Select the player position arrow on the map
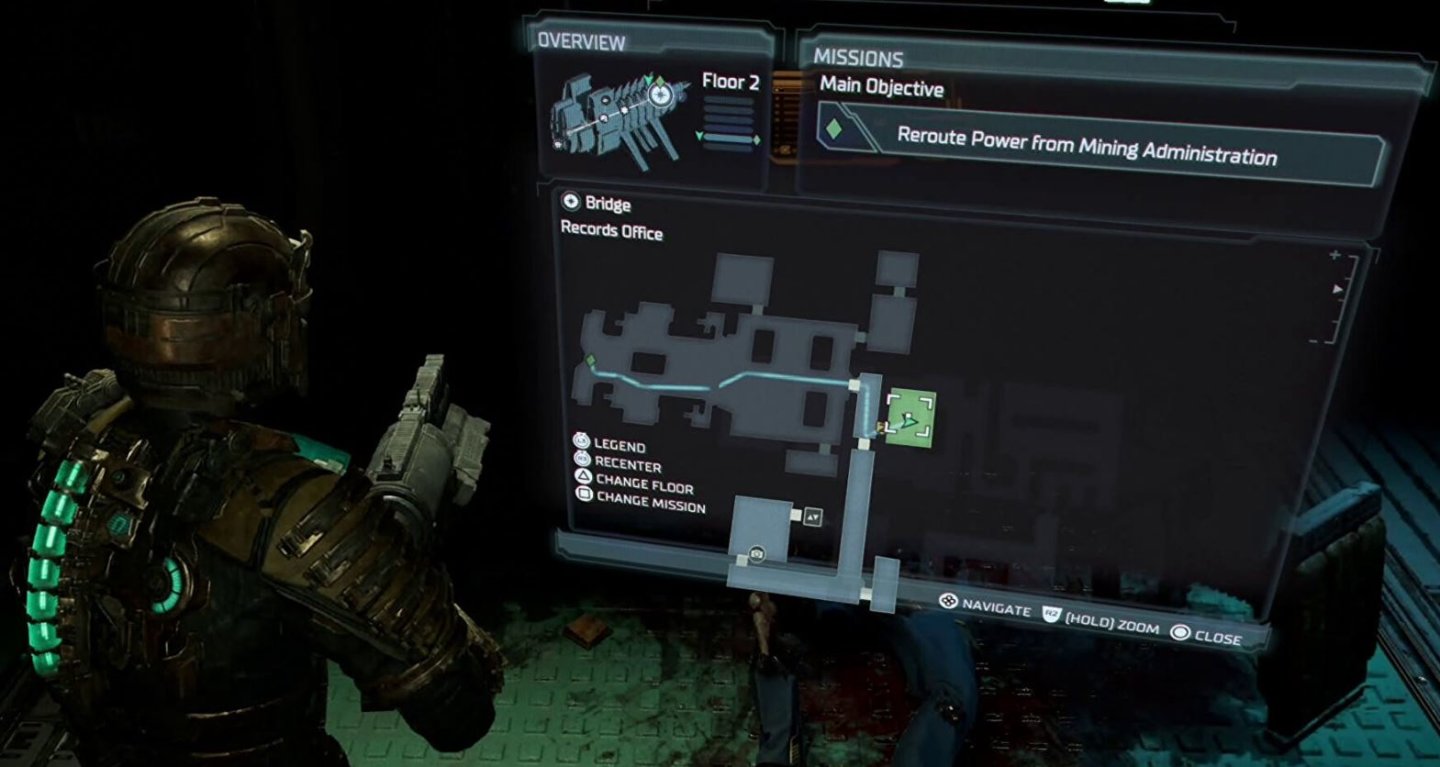The image size is (1440, 767). pyautogui.click(x=908, y=422)
